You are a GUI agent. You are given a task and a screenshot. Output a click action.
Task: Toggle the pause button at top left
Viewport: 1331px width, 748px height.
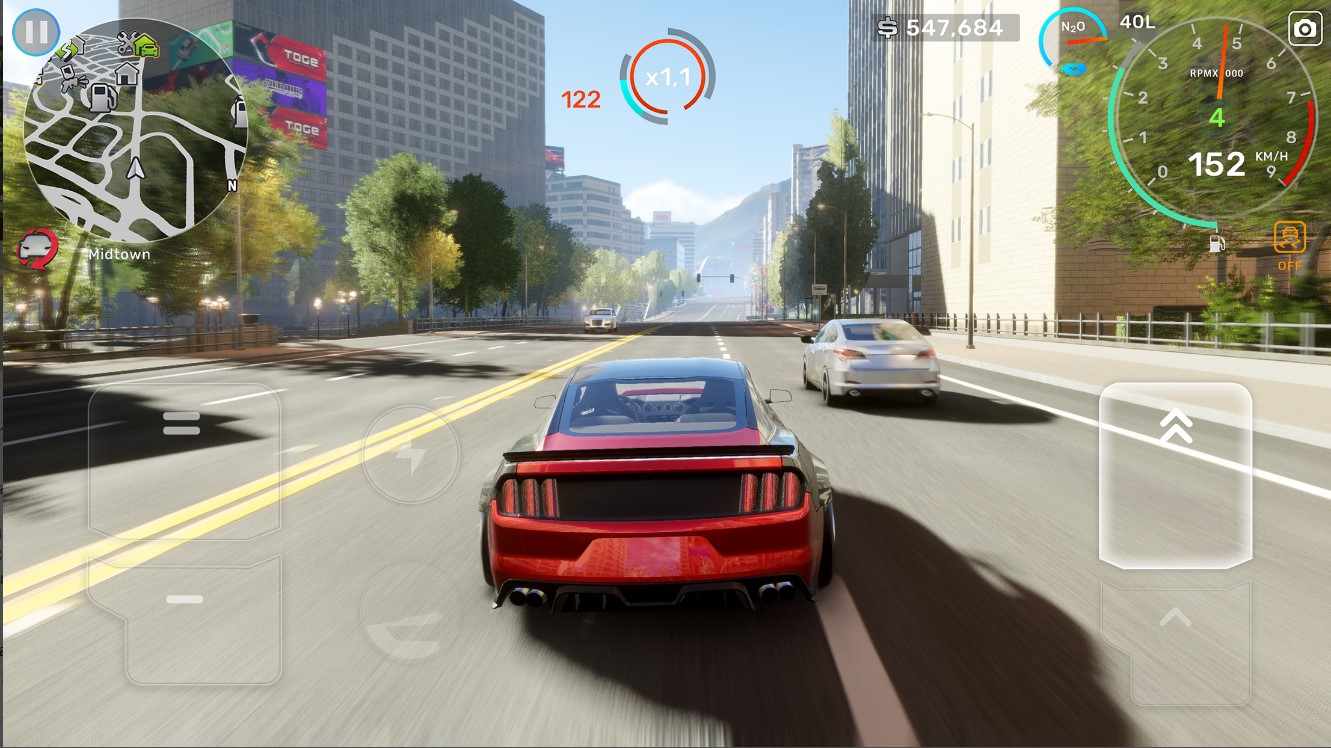(x=36, y=30)
